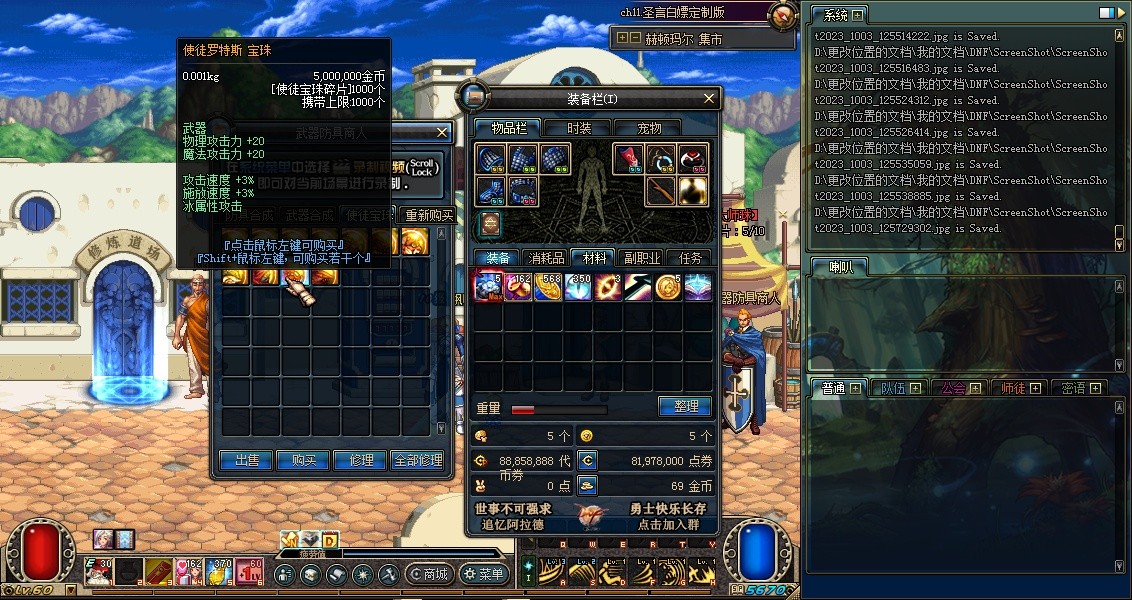This screenshot has width=1132, height=600.
Task: Open the 菜单 menu button
Action: click(484, 575)
